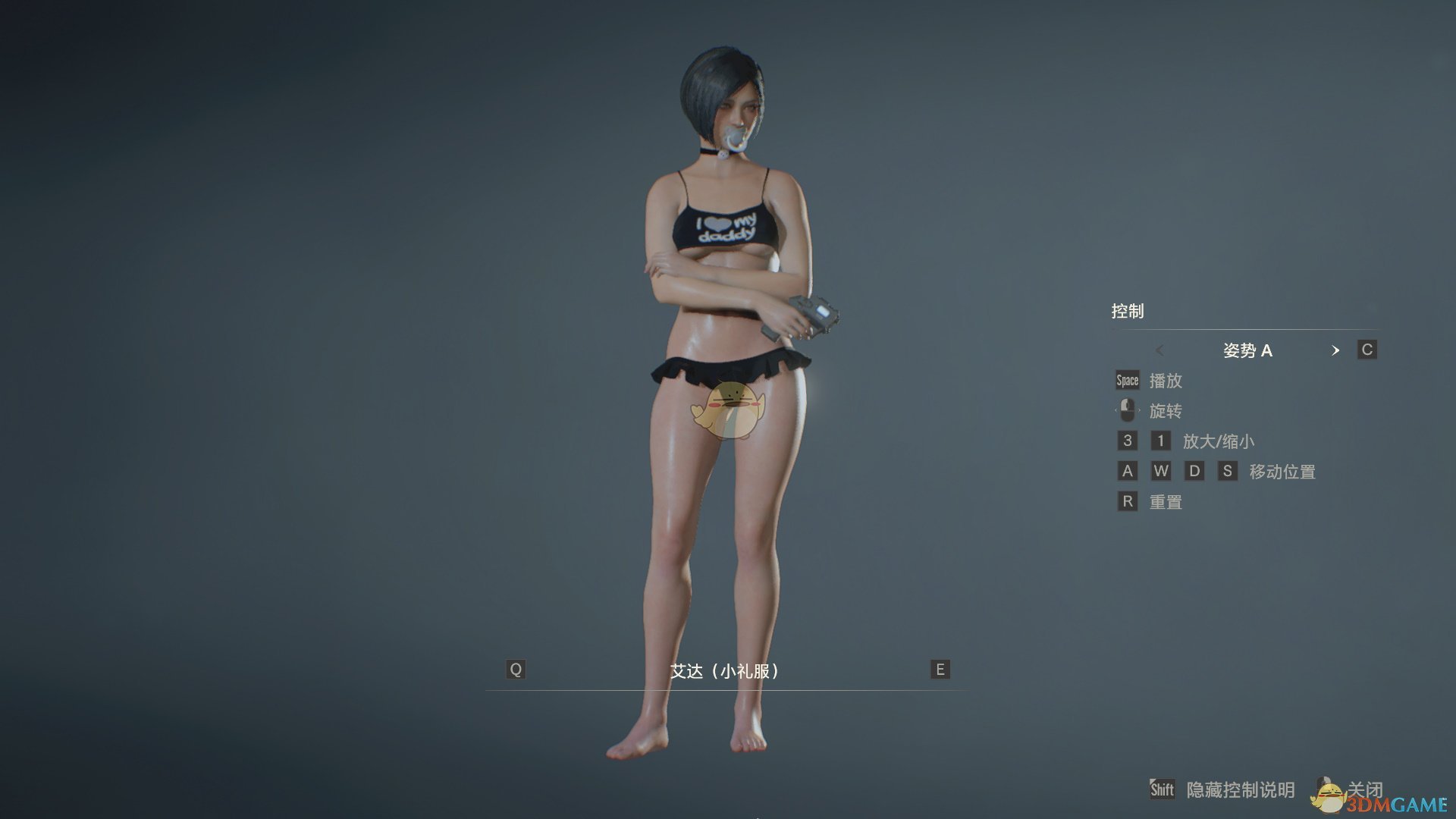Click the W key icon under 移动位置
This screenshot has height=819, width=1456.
point(1161,471)
